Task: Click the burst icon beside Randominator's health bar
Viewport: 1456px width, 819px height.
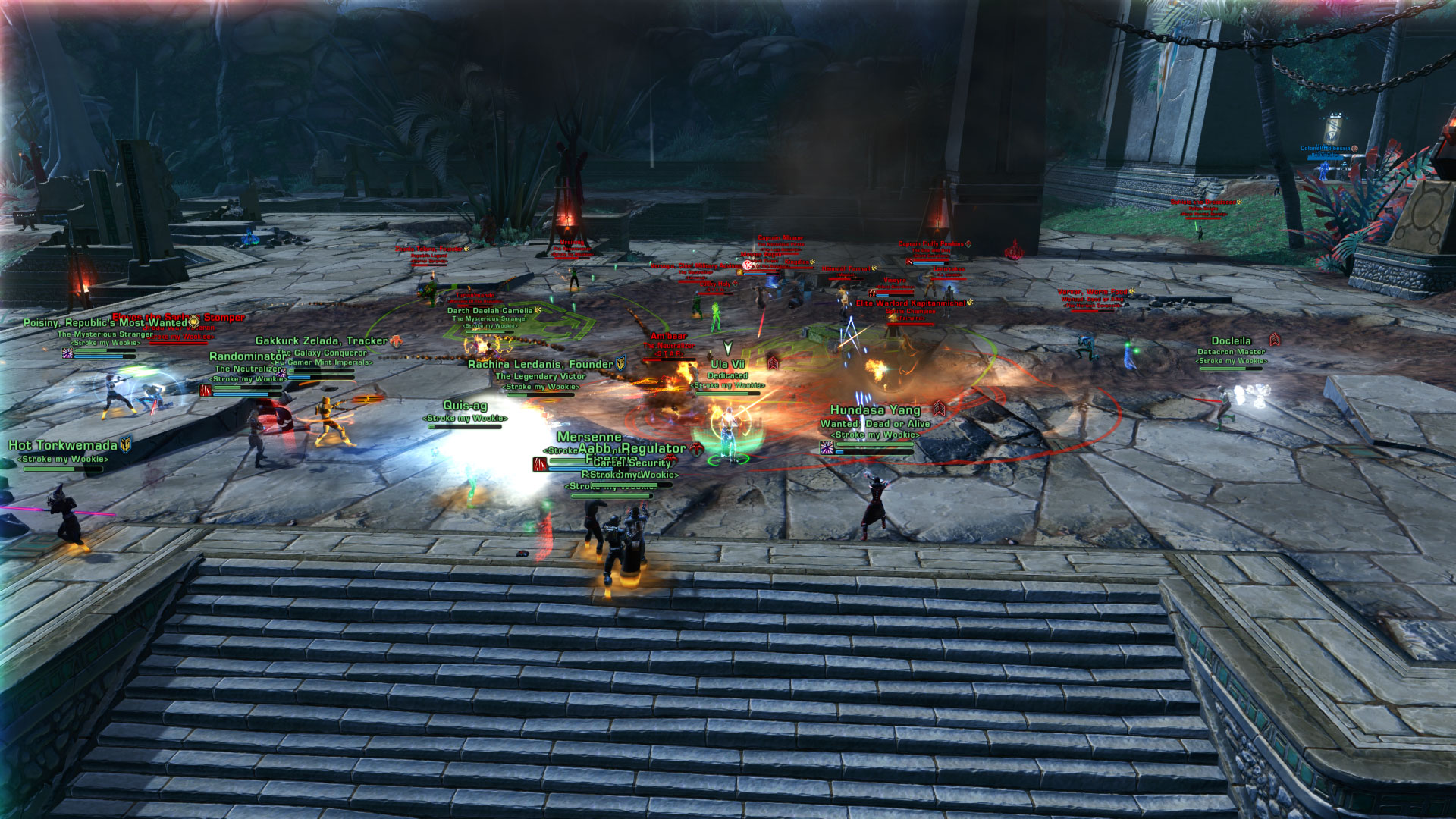Action: click(x=206, y=391)
